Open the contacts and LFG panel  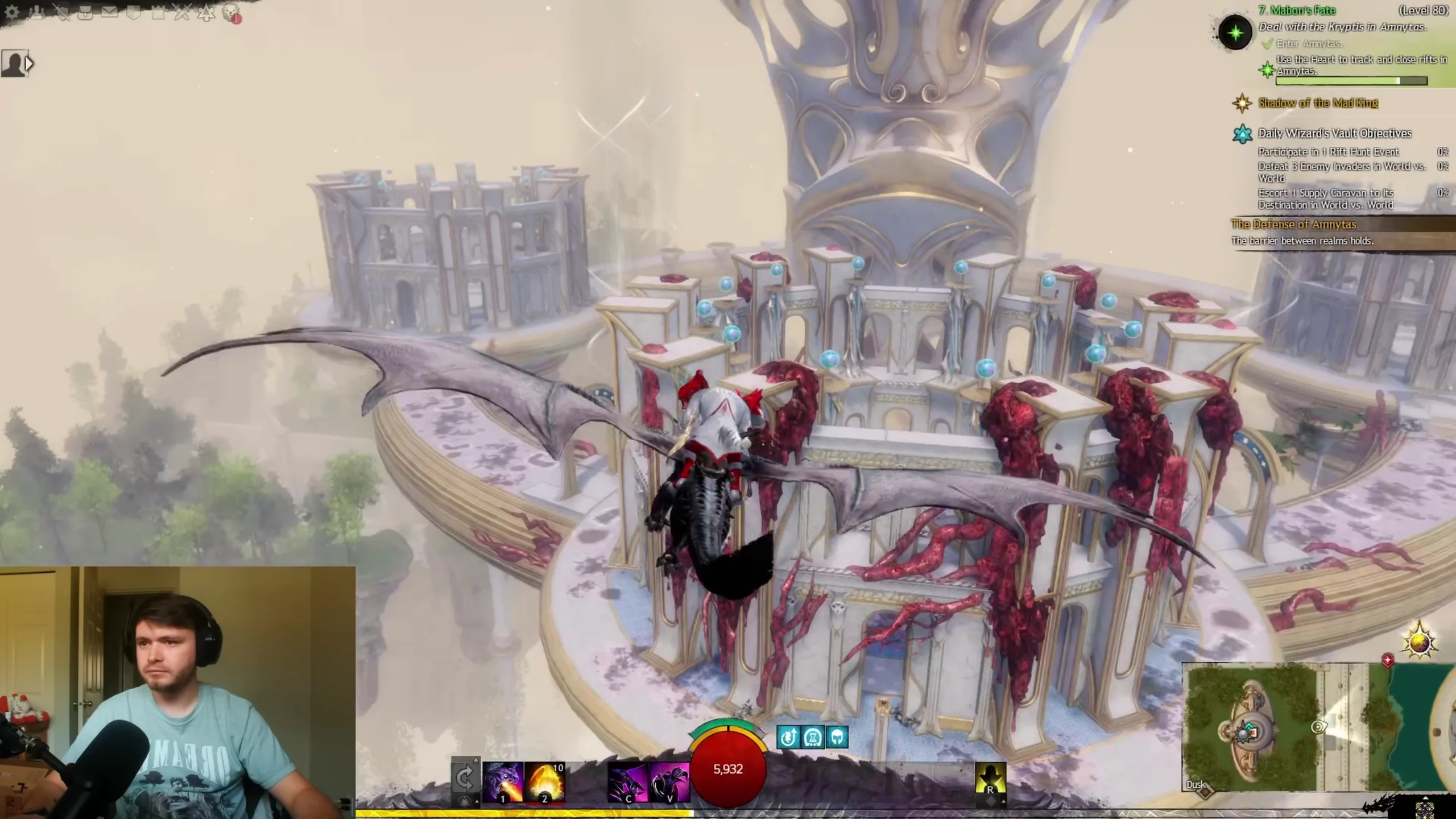click(37, 13)
